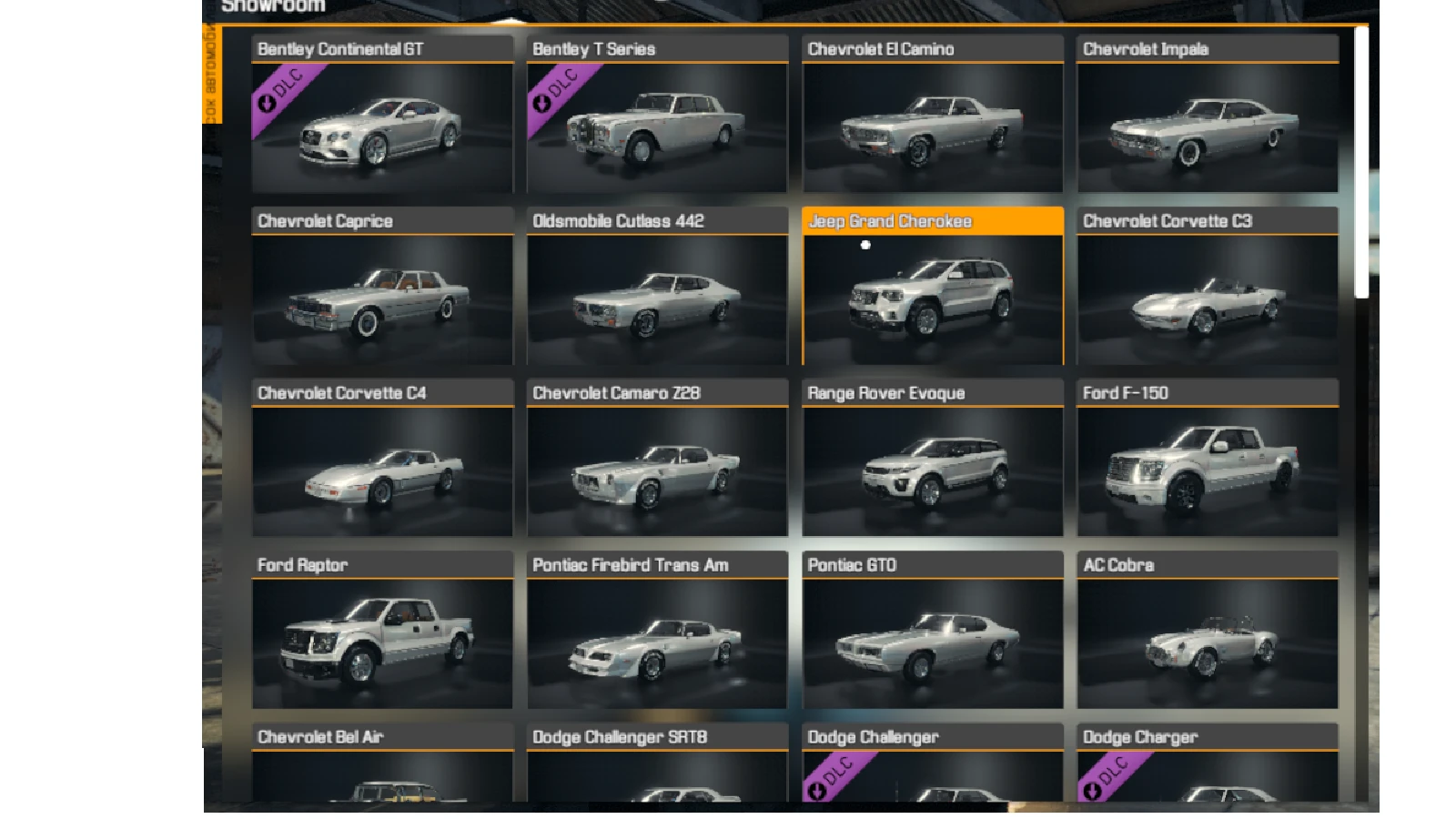
Task: Open the vertical car list sidebar tab
Action: click(212, 73)
